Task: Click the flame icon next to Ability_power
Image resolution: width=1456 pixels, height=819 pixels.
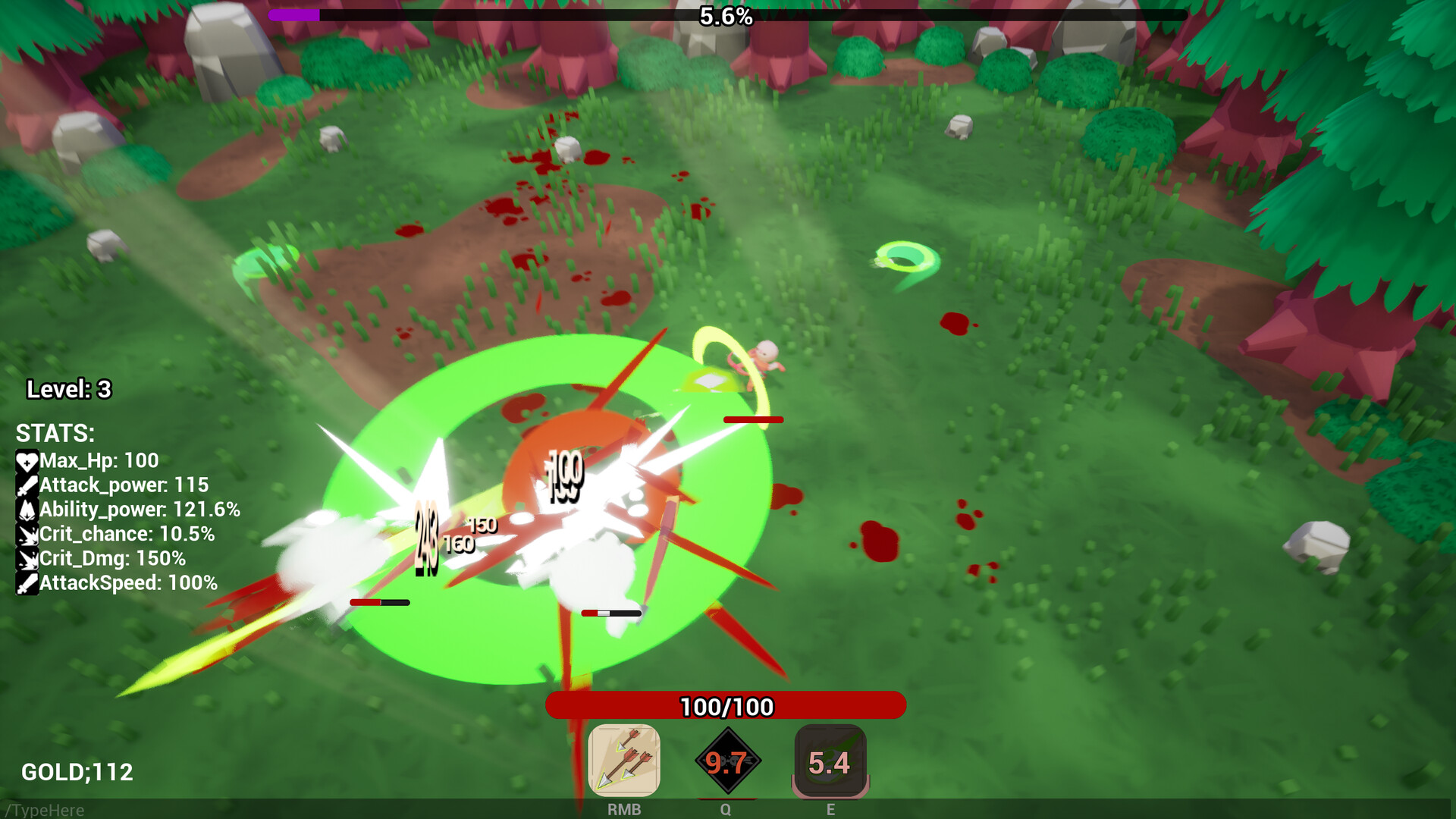Action: click(27, 510)
